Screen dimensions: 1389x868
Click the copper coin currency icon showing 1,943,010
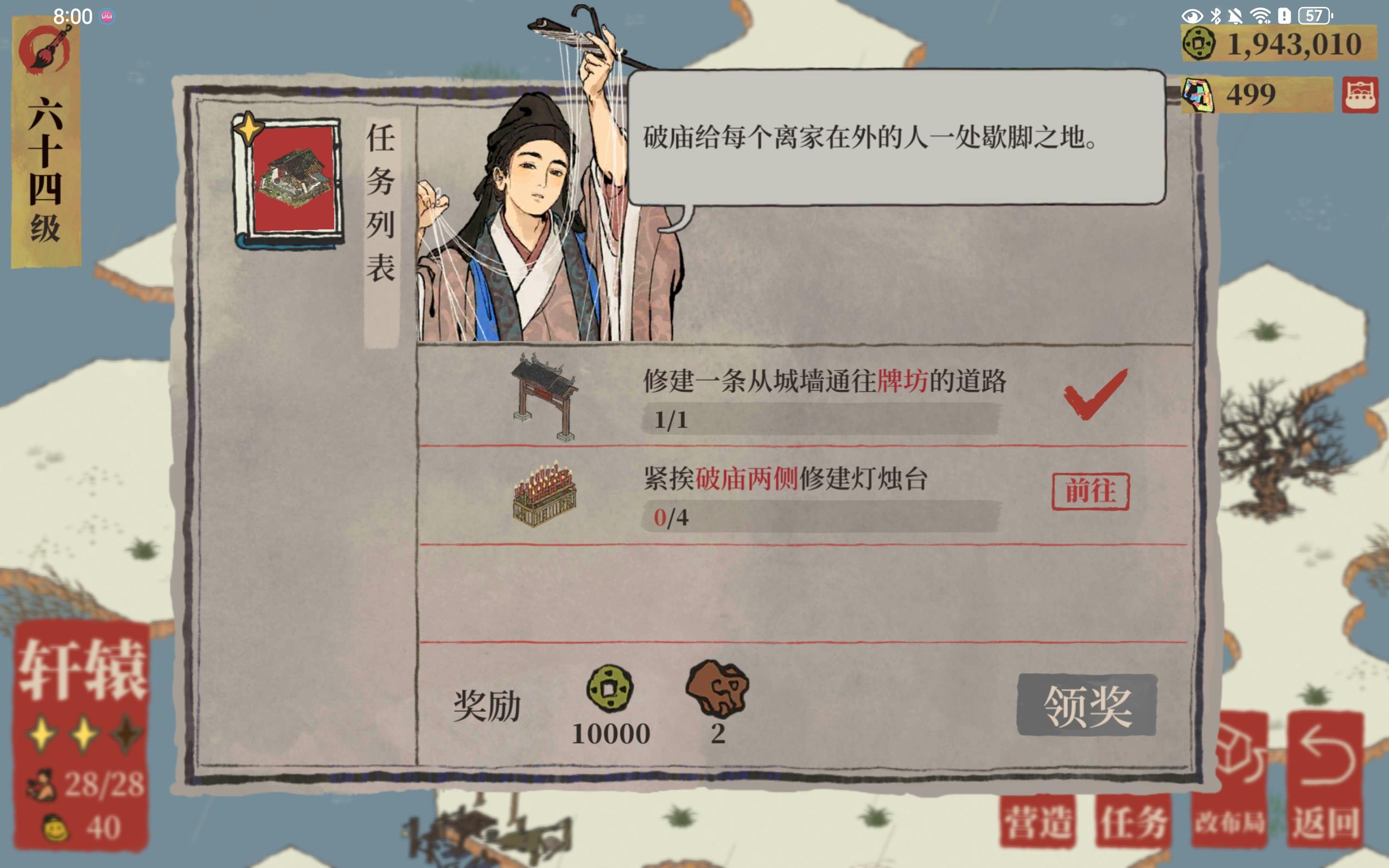(1198, 43)
